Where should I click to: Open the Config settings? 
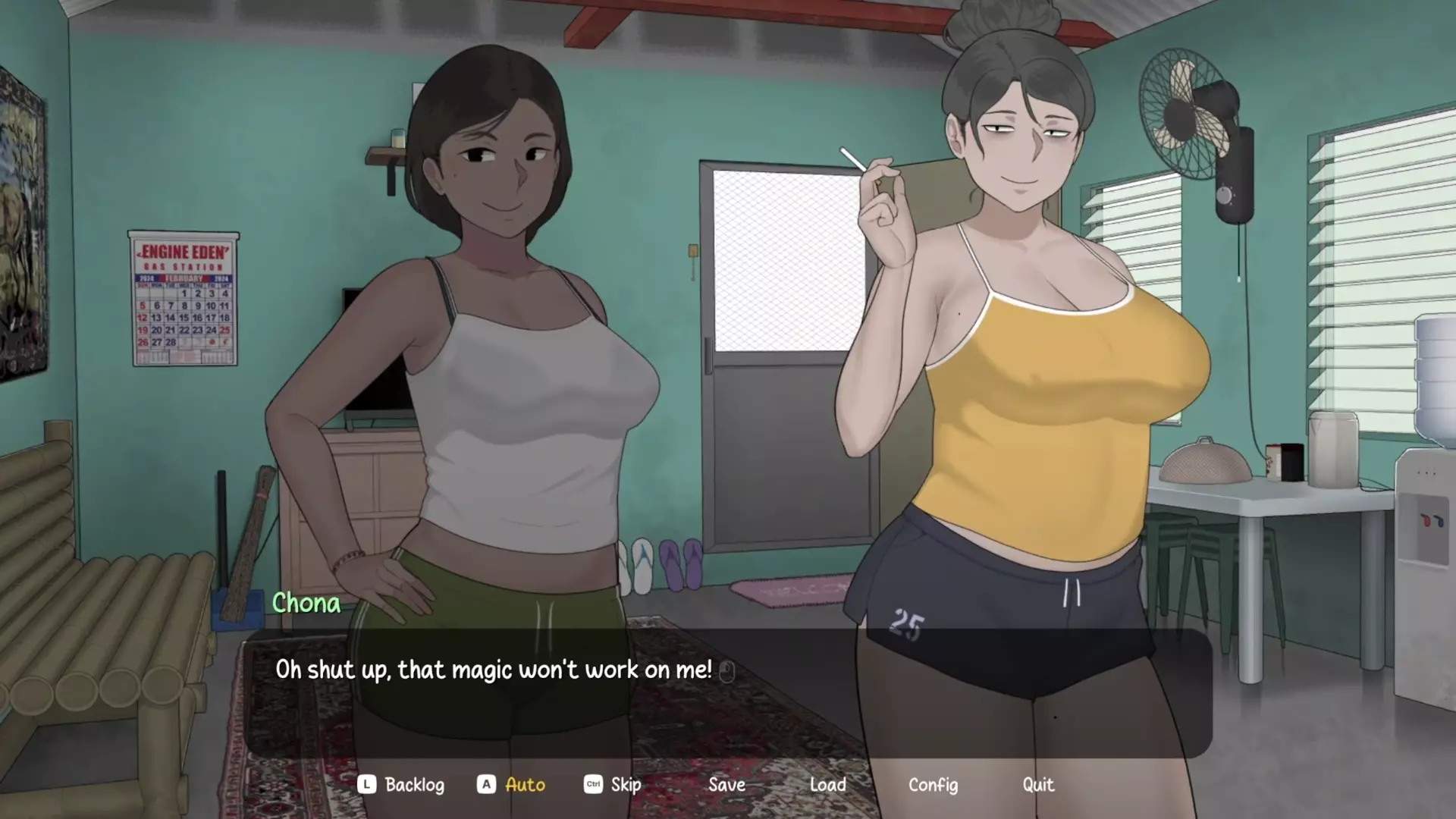pos(933,785)
